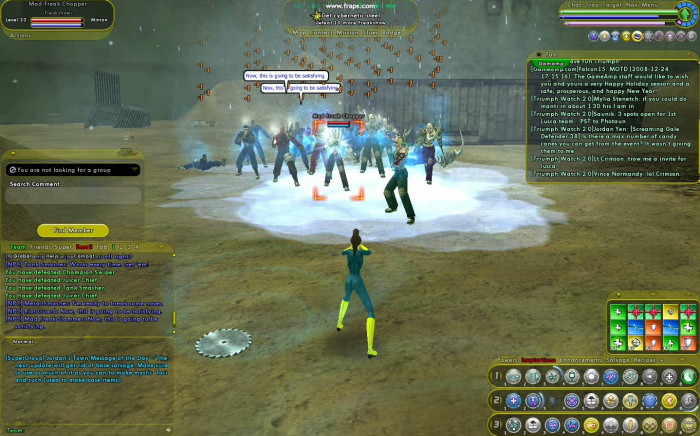Select the Super chat tab
This screenshot has width=700, height=436.
pyautogui.click(x=65, y=245)
